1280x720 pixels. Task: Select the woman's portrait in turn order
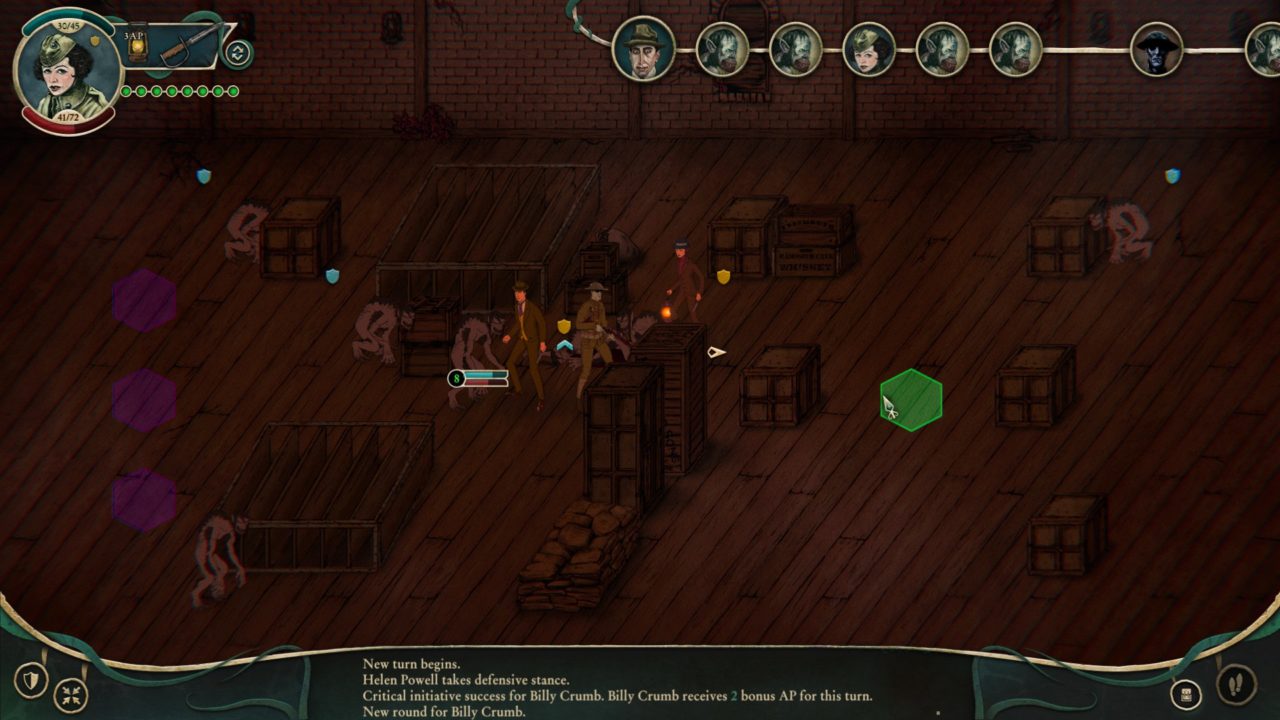click(x=869, y=49)
